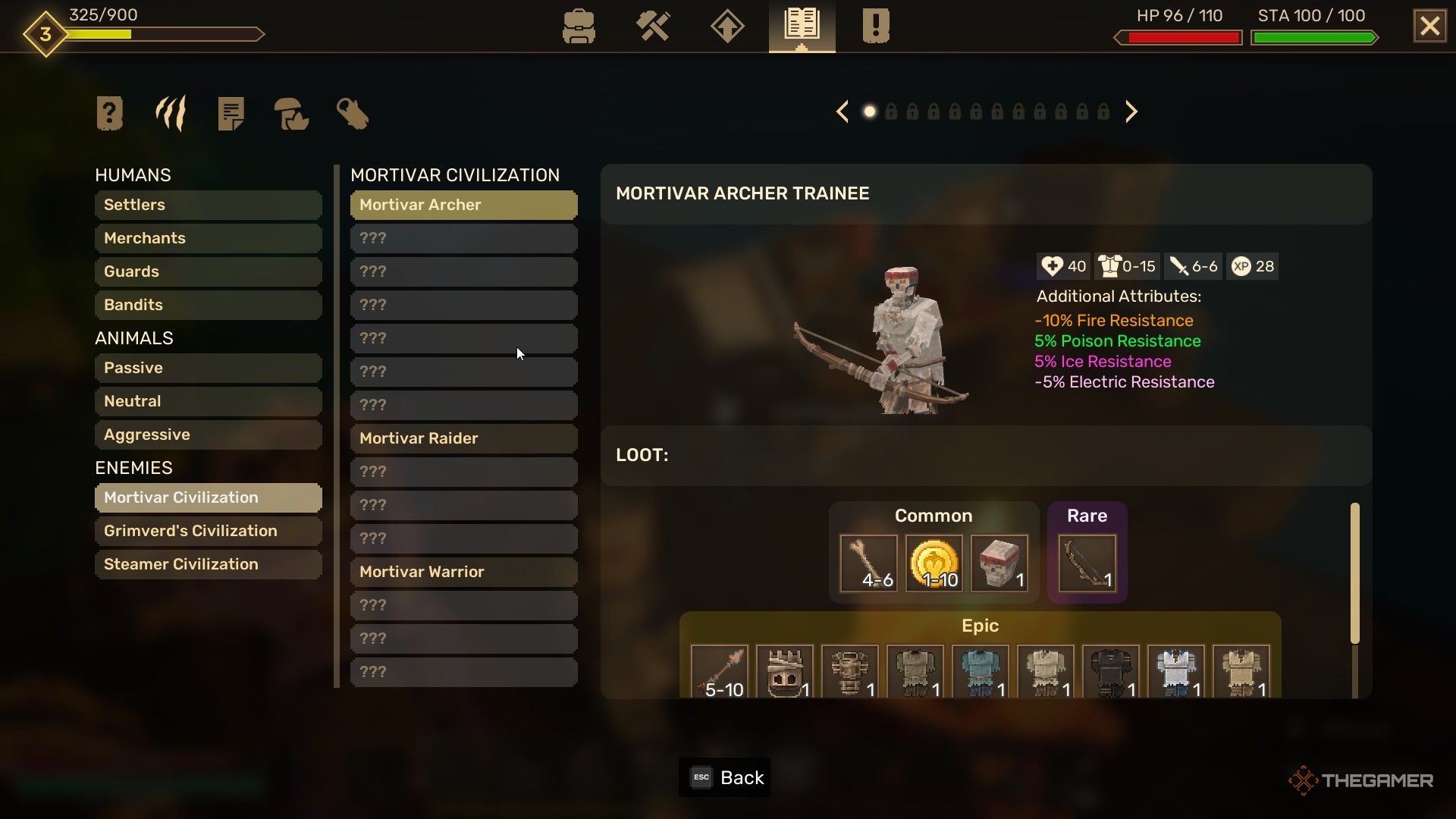Select the bone loot item

coord(868,563)
